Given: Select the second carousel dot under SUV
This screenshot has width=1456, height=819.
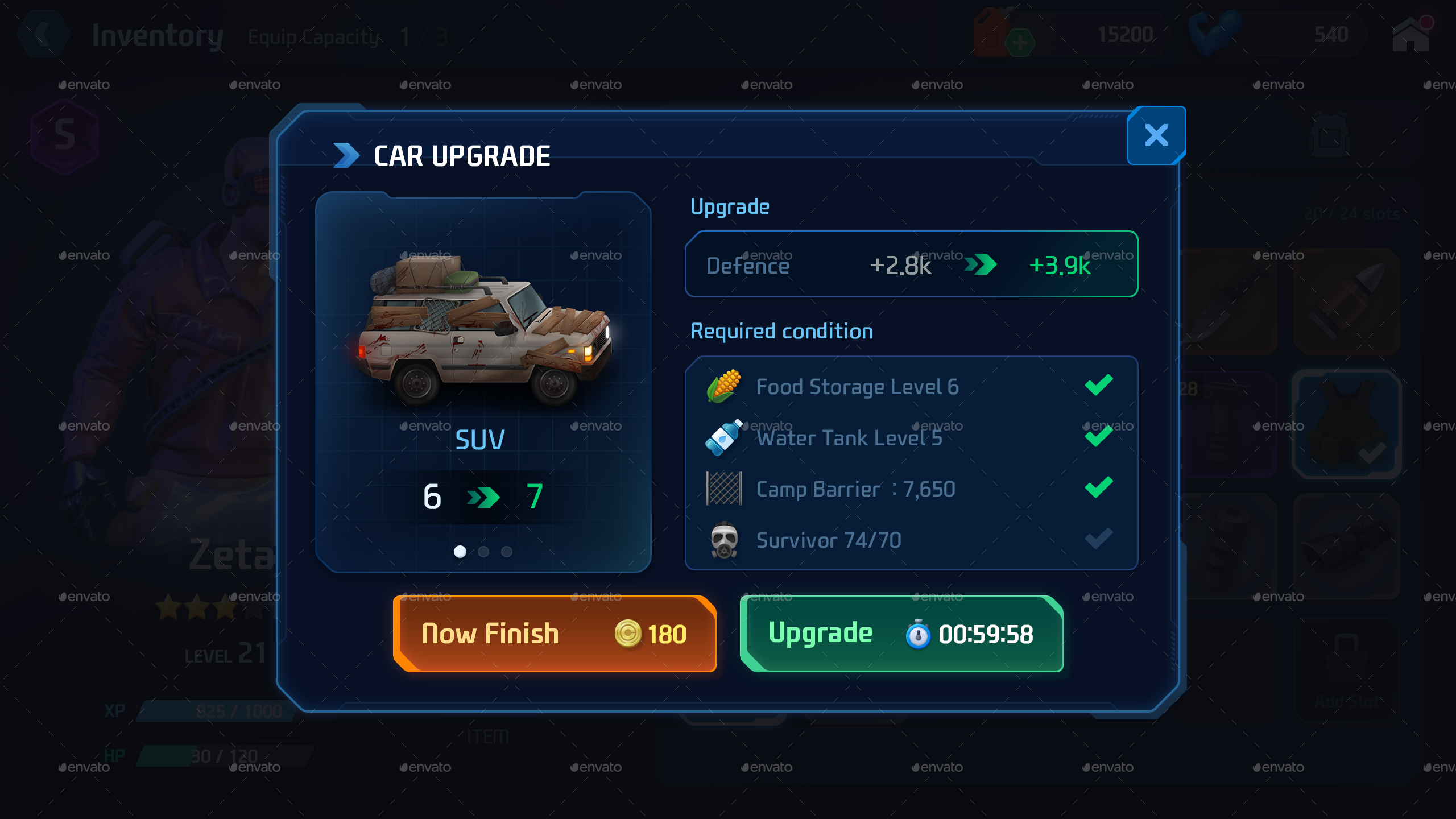Looking at the screenshot, I should coord(482,551).
